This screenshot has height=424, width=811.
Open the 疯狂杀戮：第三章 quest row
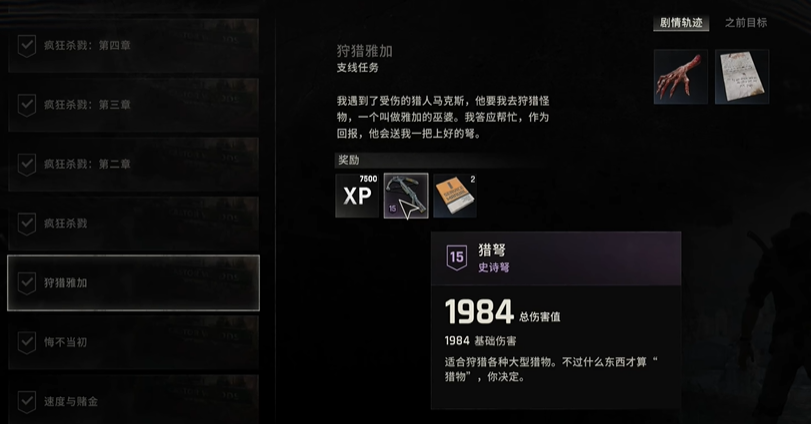coord(133,104)
